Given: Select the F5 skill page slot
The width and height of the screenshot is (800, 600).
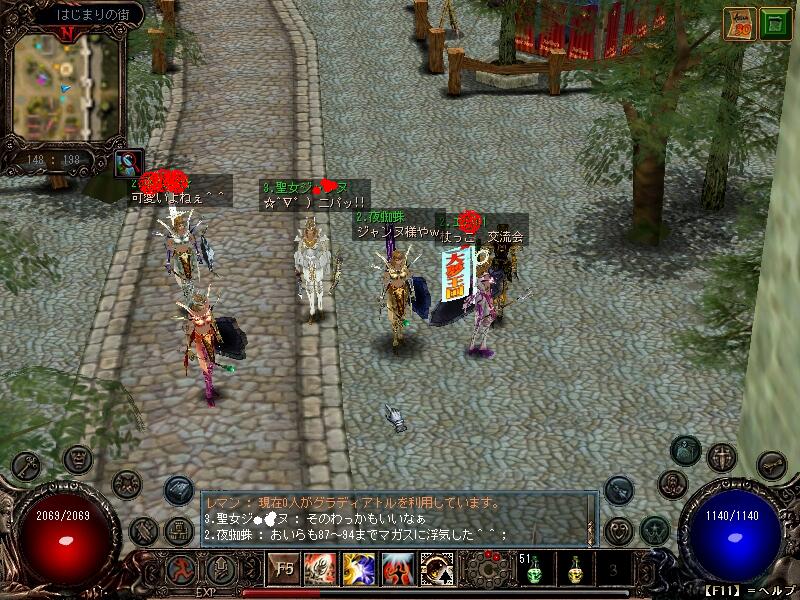Looking at the screenshot, I should (285, 569).
